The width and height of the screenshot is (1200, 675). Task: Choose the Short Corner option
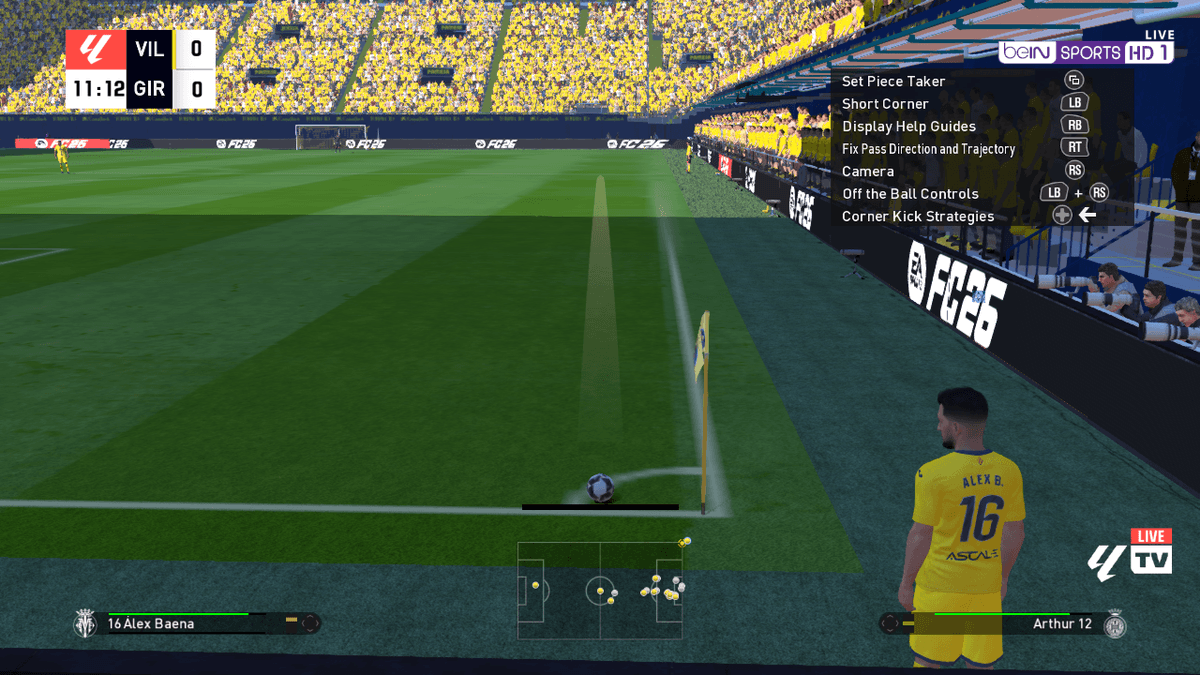pyautogui.click(x=885, y=104)
